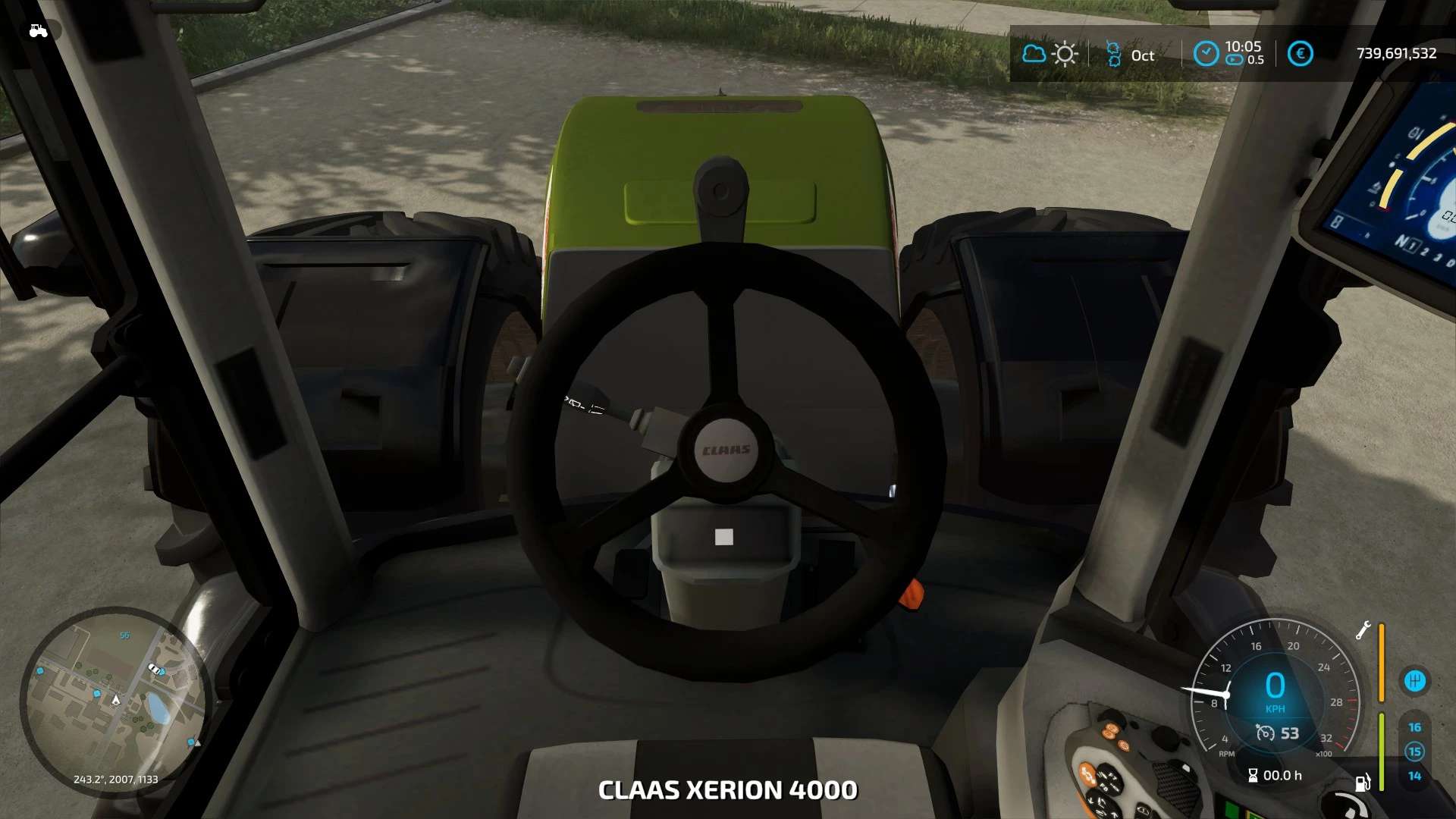The image size is (1456, 819).
Task: Select the white tractor icon
Action: pos(38,31)
